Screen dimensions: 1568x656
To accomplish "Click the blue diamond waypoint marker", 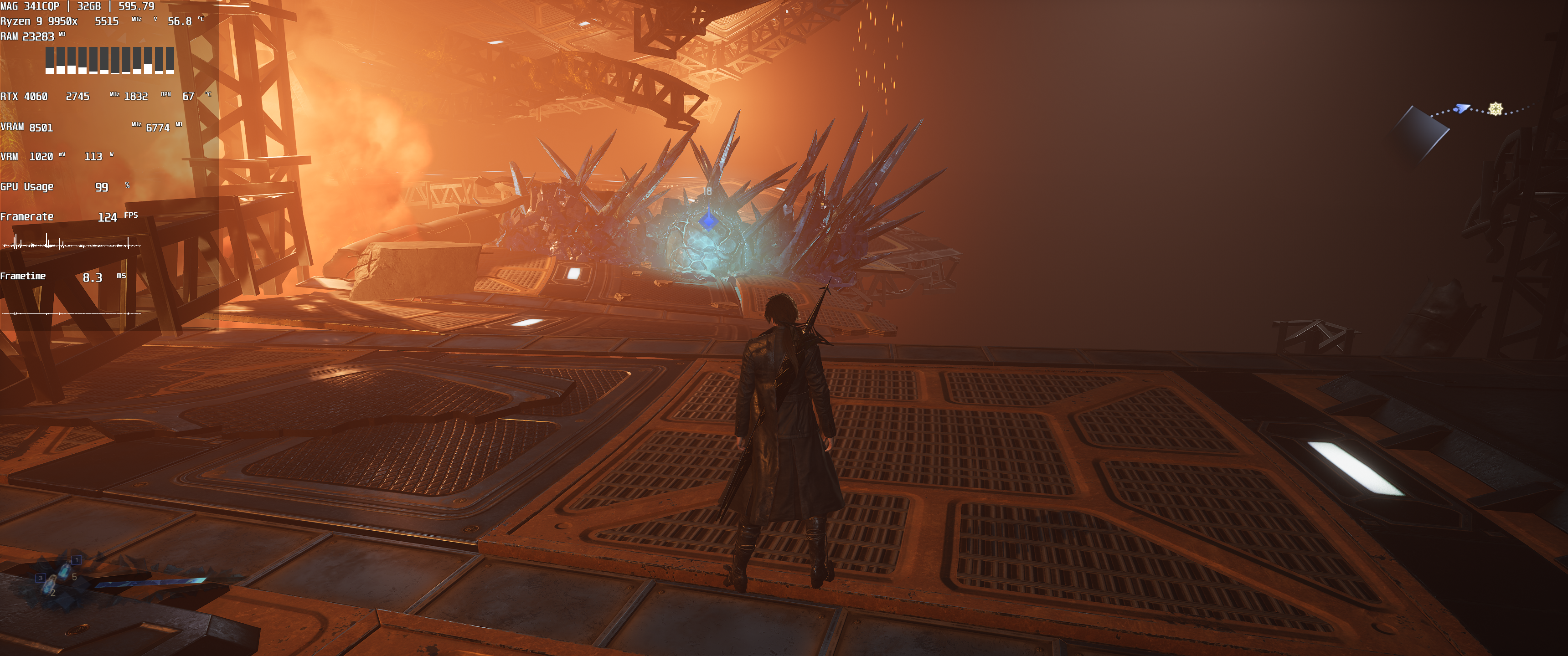I will coord(707,220).
